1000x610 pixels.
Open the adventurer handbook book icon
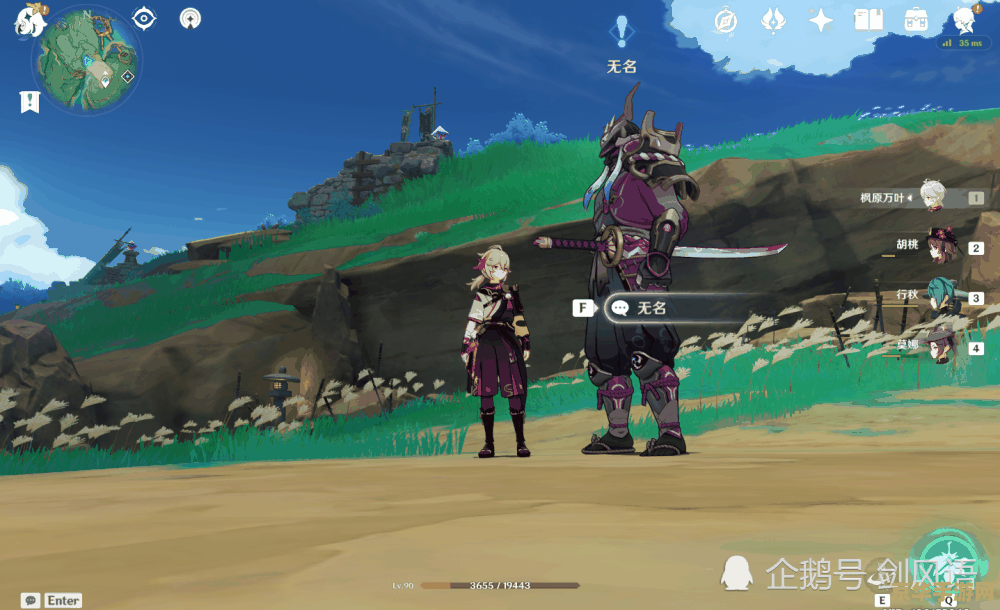click(x=869, y=20)
